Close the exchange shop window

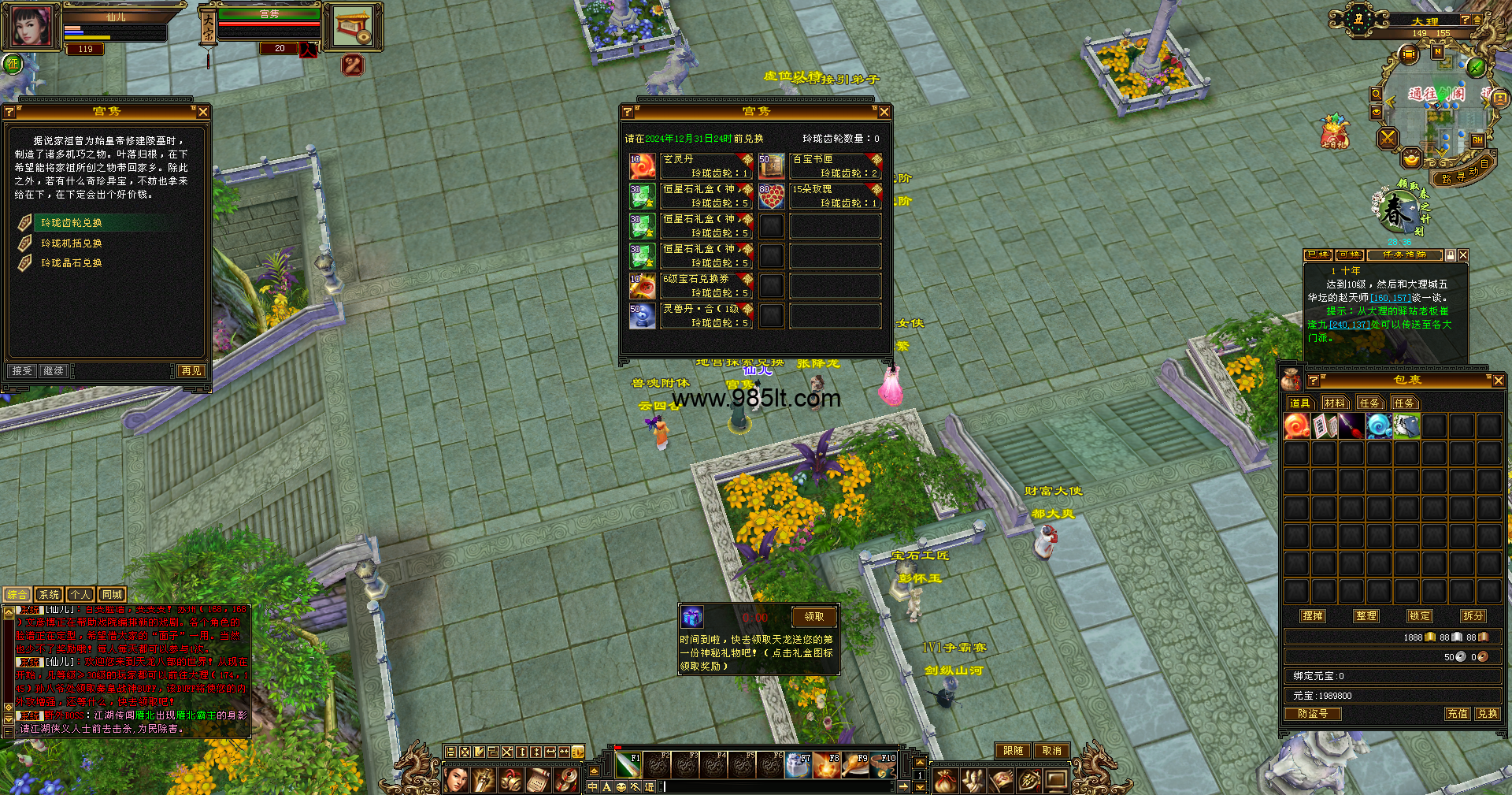(x=884, y=112)
